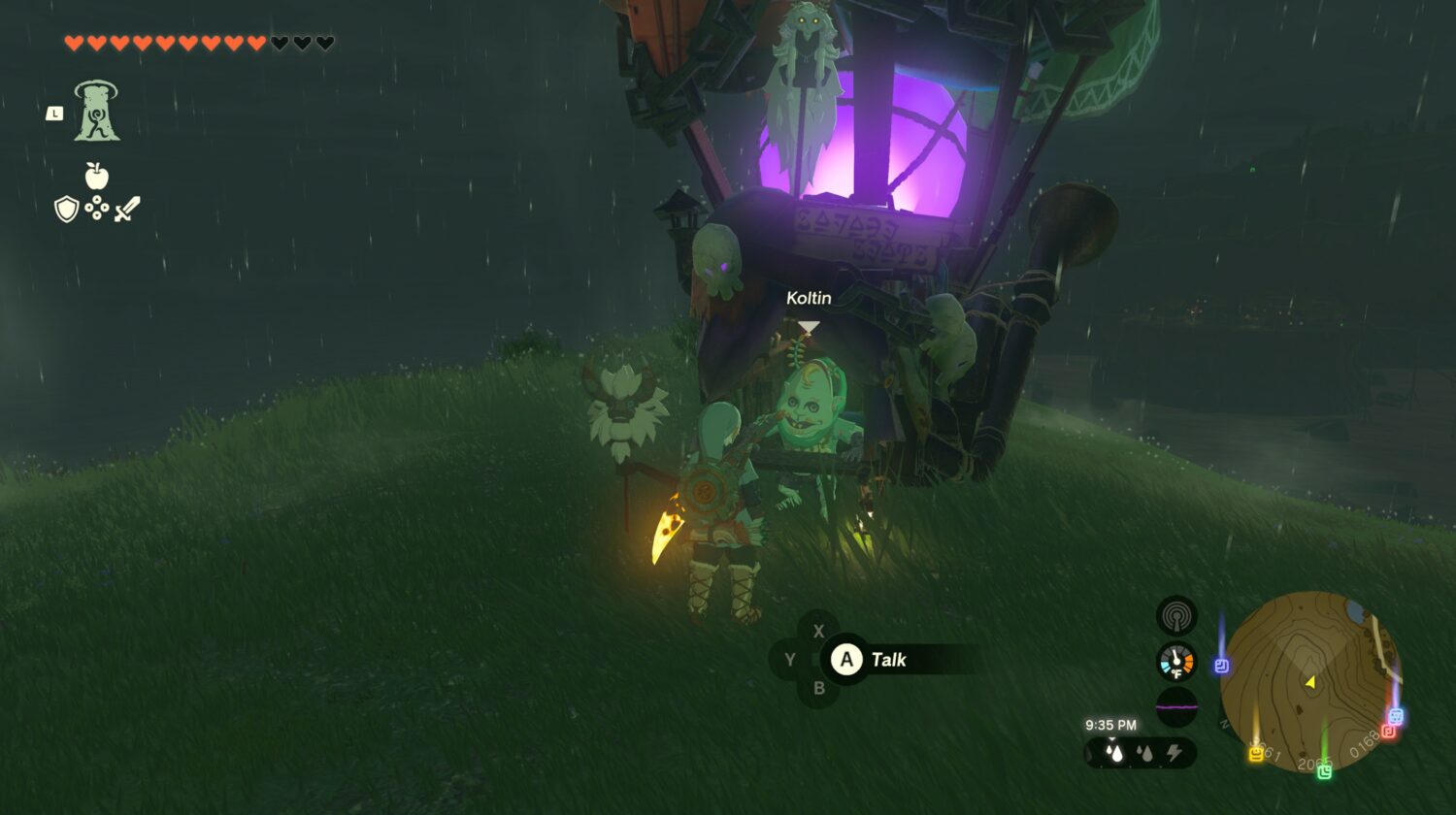Image resolution: width=1456 pixels, height=815 pixels.
Task: Select the X button prompt
Action: 820,630
